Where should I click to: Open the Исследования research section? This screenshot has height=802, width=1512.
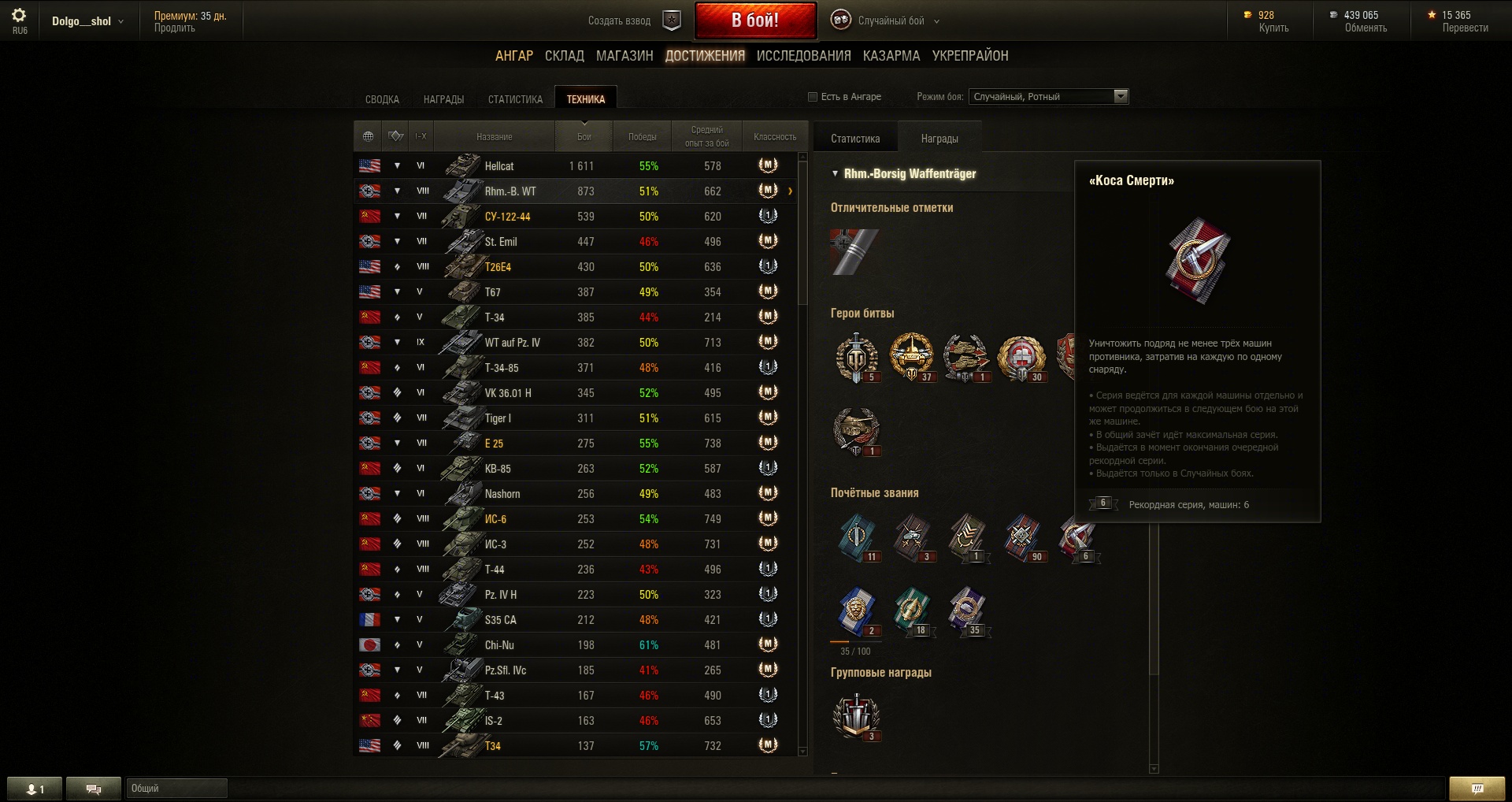tap(803, 56)
